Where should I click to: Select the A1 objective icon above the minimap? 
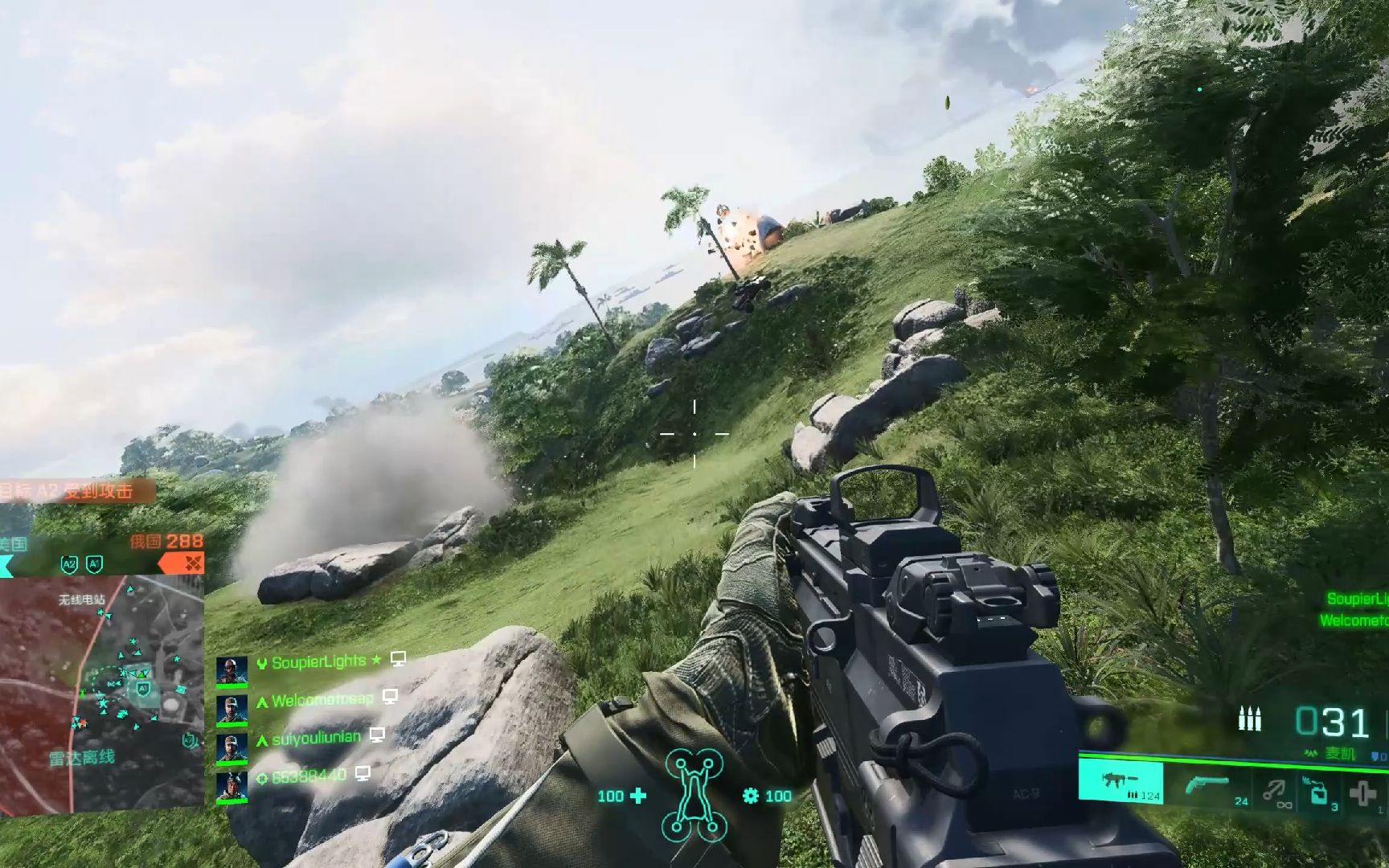(94, 564)
